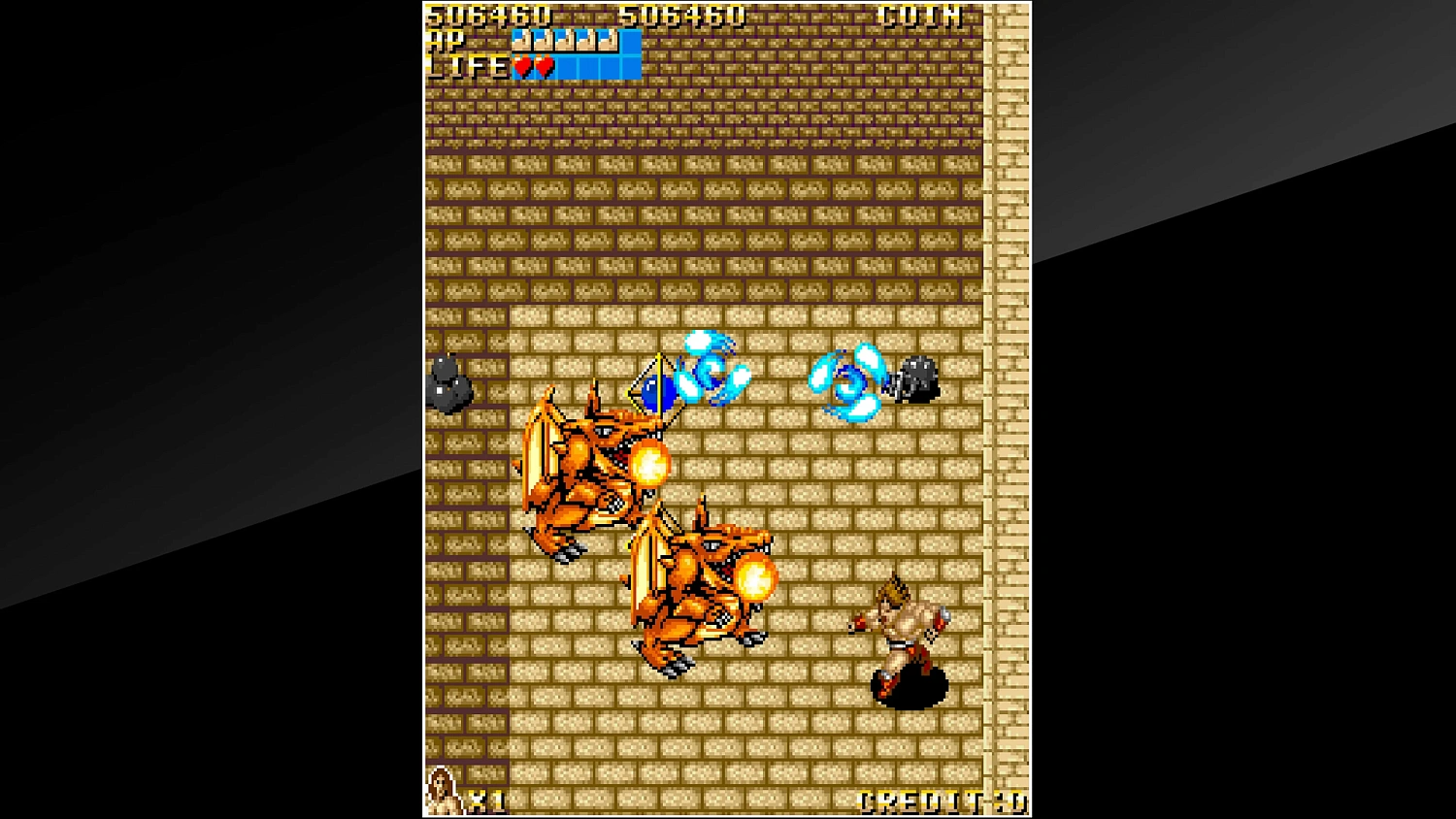1456x819 pixels.
Task: Select the golden triangle shield pickup
Action: click(x=653, y=386)
